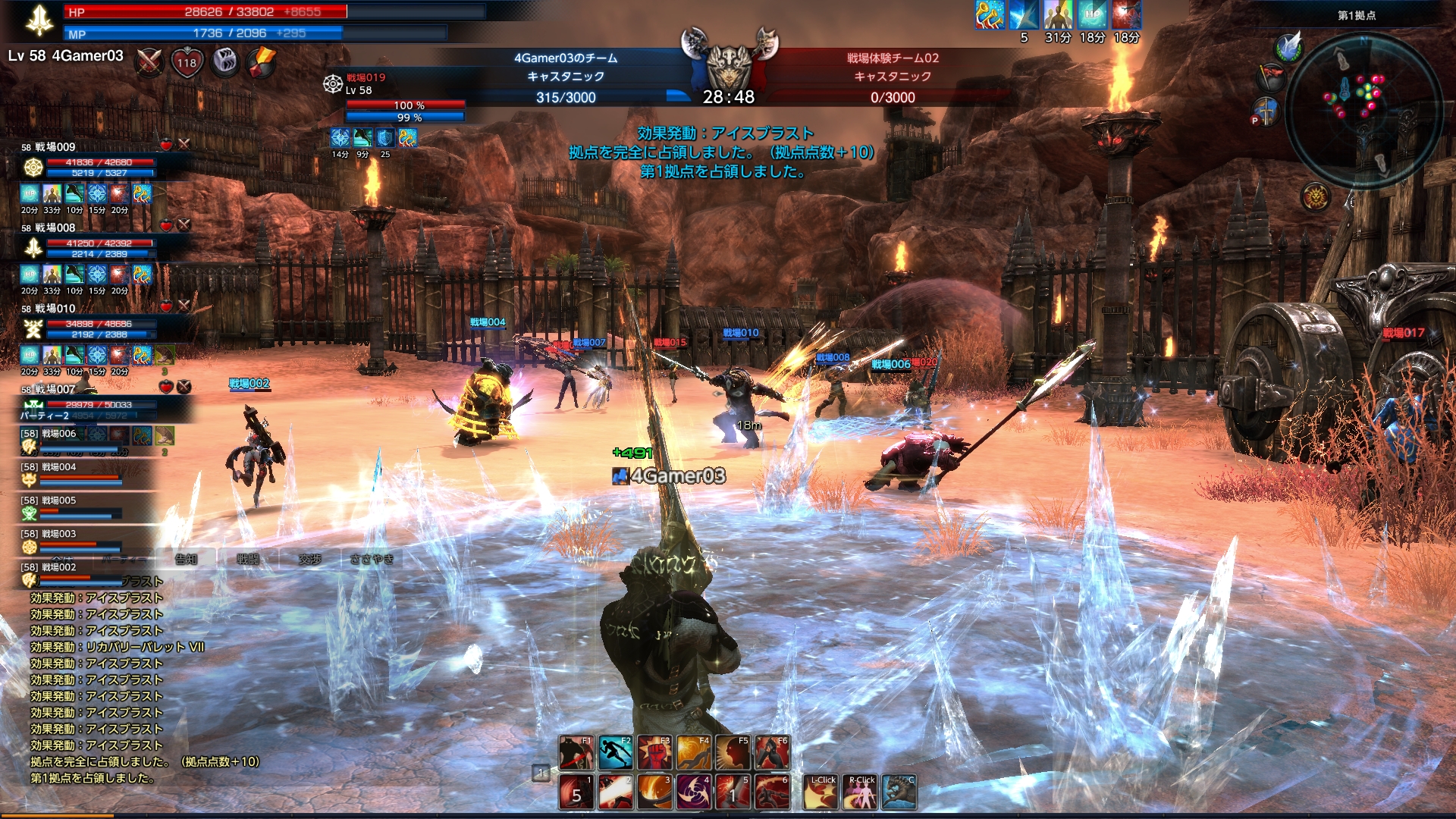Use the L-Click basic attack skill icon
1456x819 pixels.
tap(821, 792)
